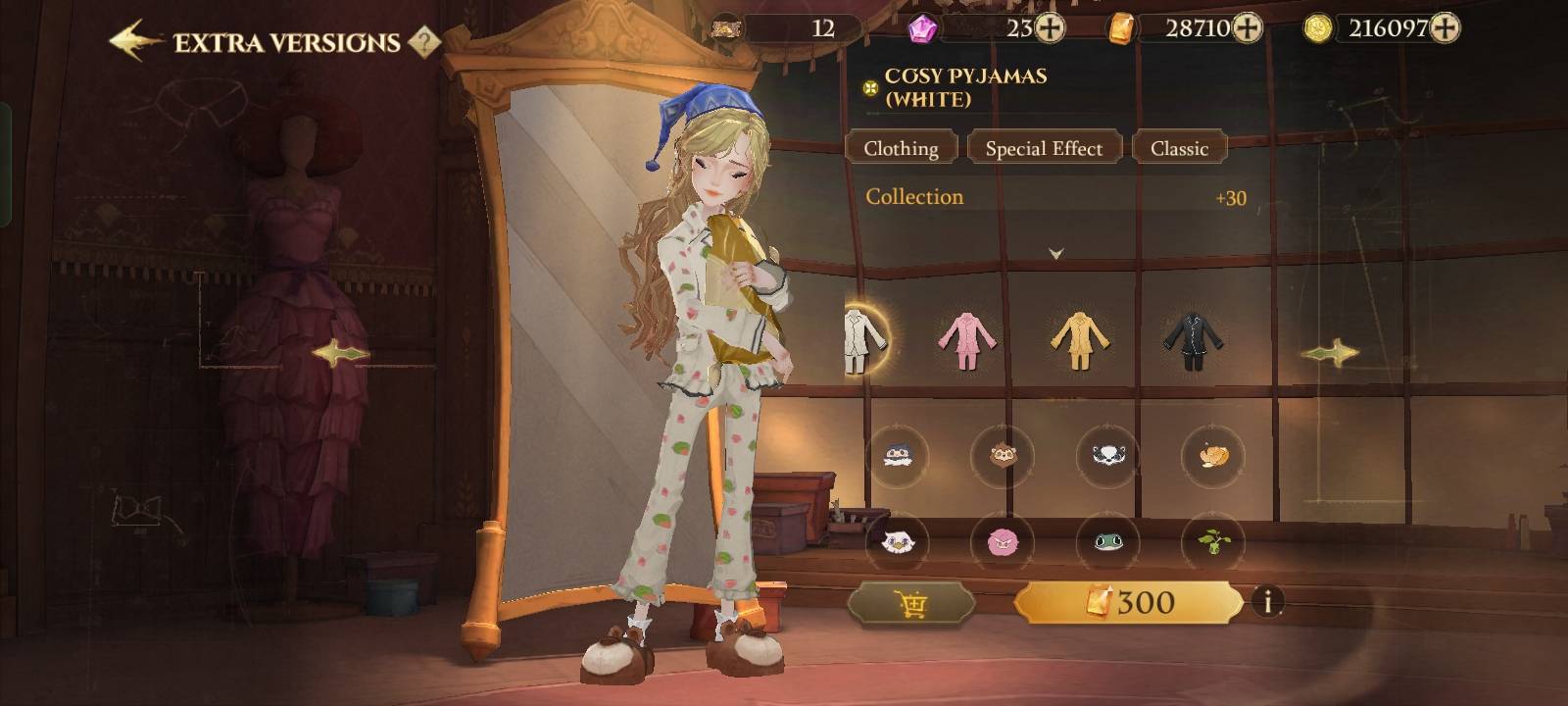The image size is (1568, 706).
Task: Go back using the golden arrow
Action: [135, 41]
